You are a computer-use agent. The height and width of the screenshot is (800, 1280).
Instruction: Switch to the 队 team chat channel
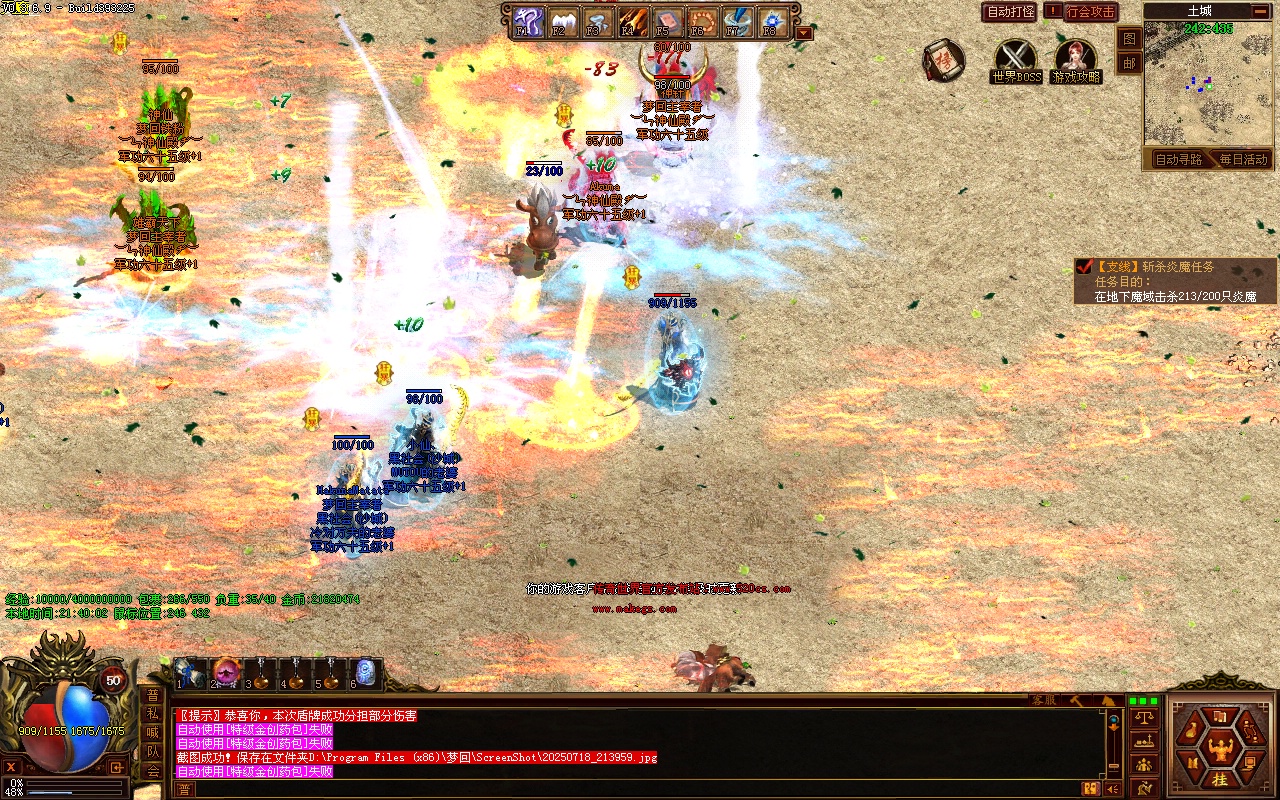[152, 751]
